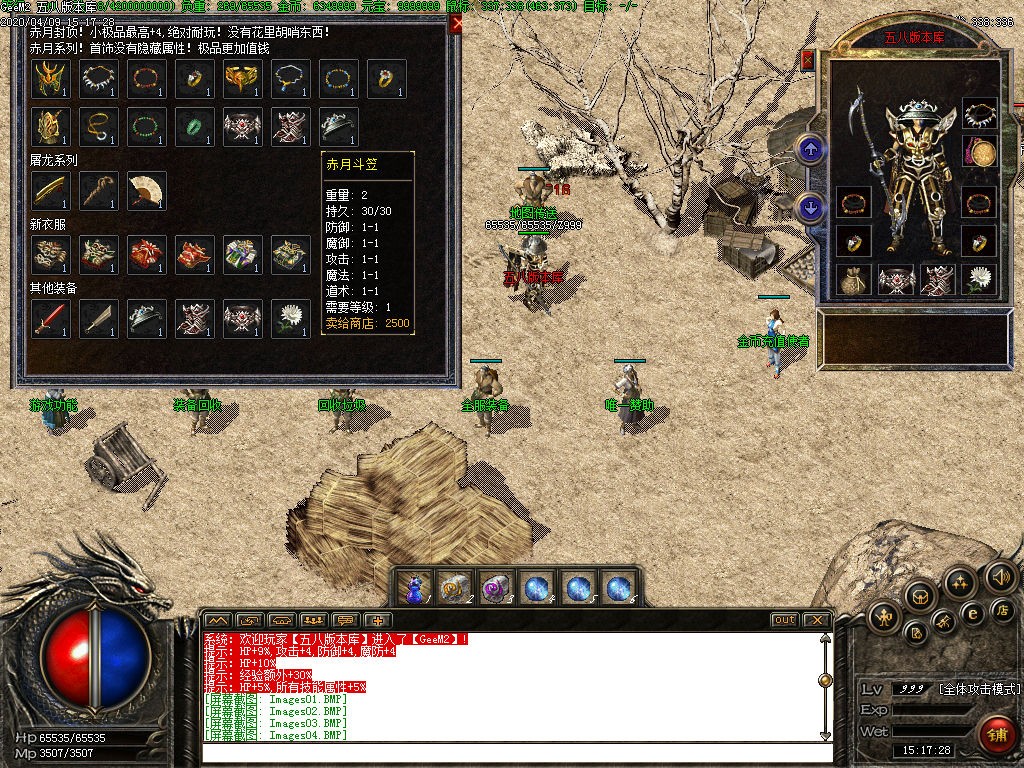Image resolution: width=1024 pixels, height=768 pixels.
Task: Select the pouch slot on the character panel
Action: 854,279
